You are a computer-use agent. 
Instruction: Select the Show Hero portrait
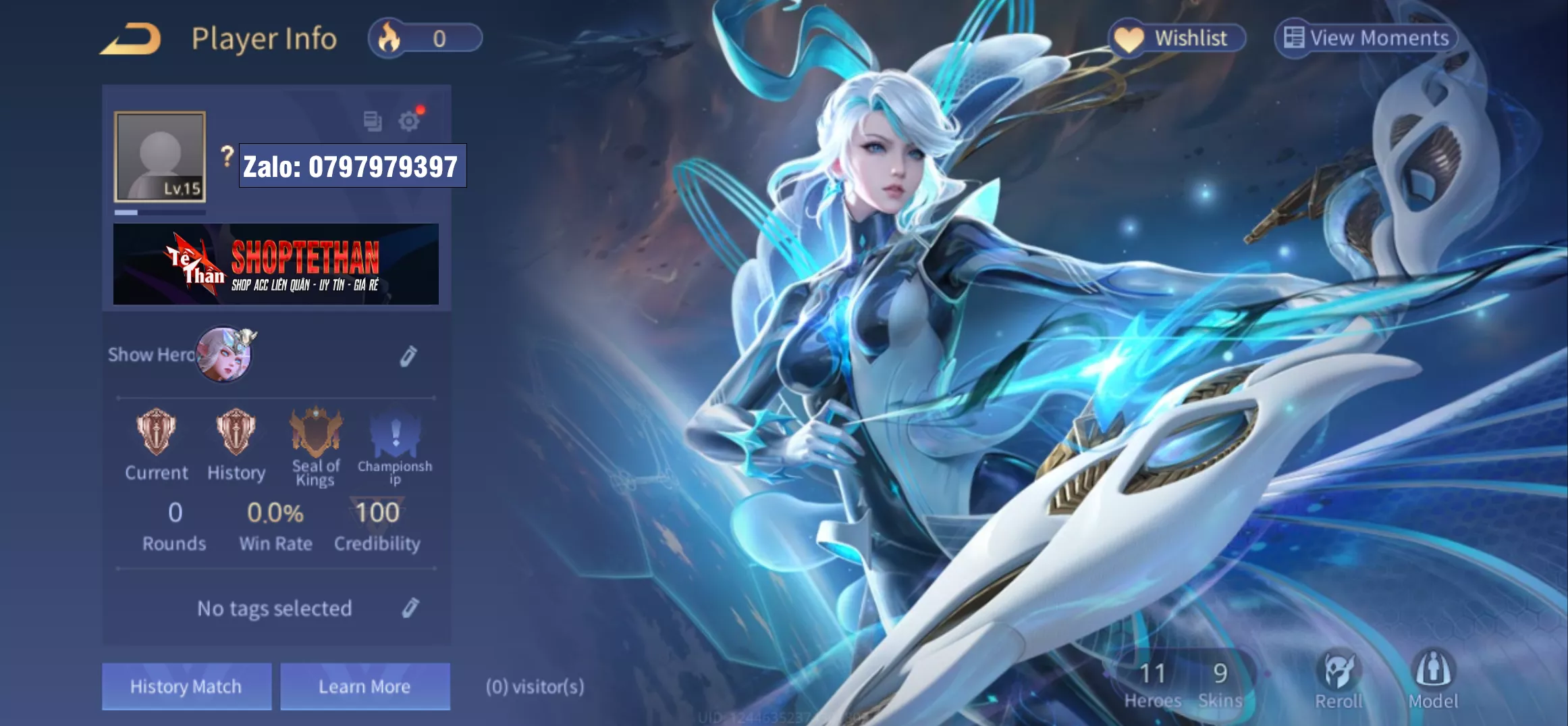point(224,355)
